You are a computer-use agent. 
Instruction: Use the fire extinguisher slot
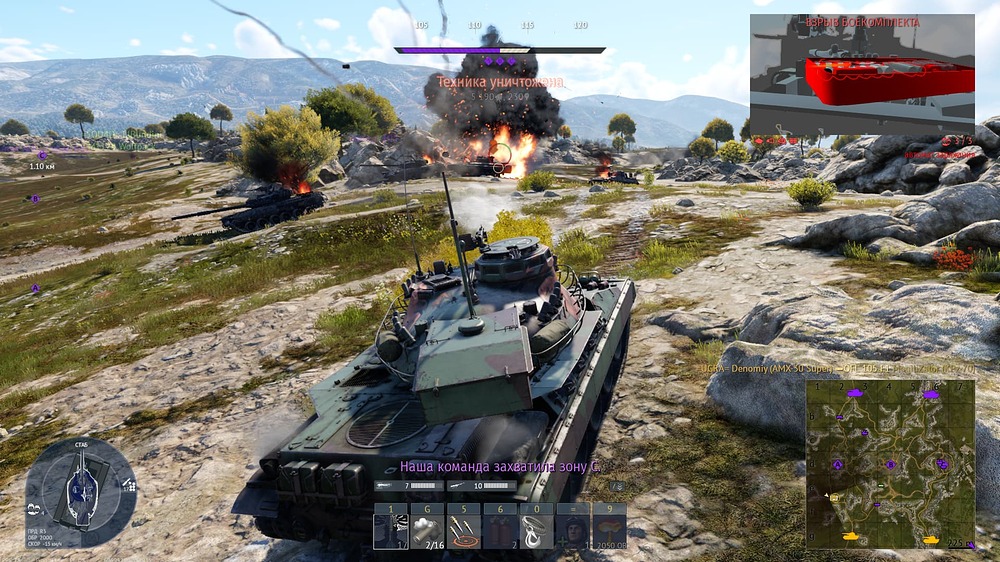click(x=500, y=526)
